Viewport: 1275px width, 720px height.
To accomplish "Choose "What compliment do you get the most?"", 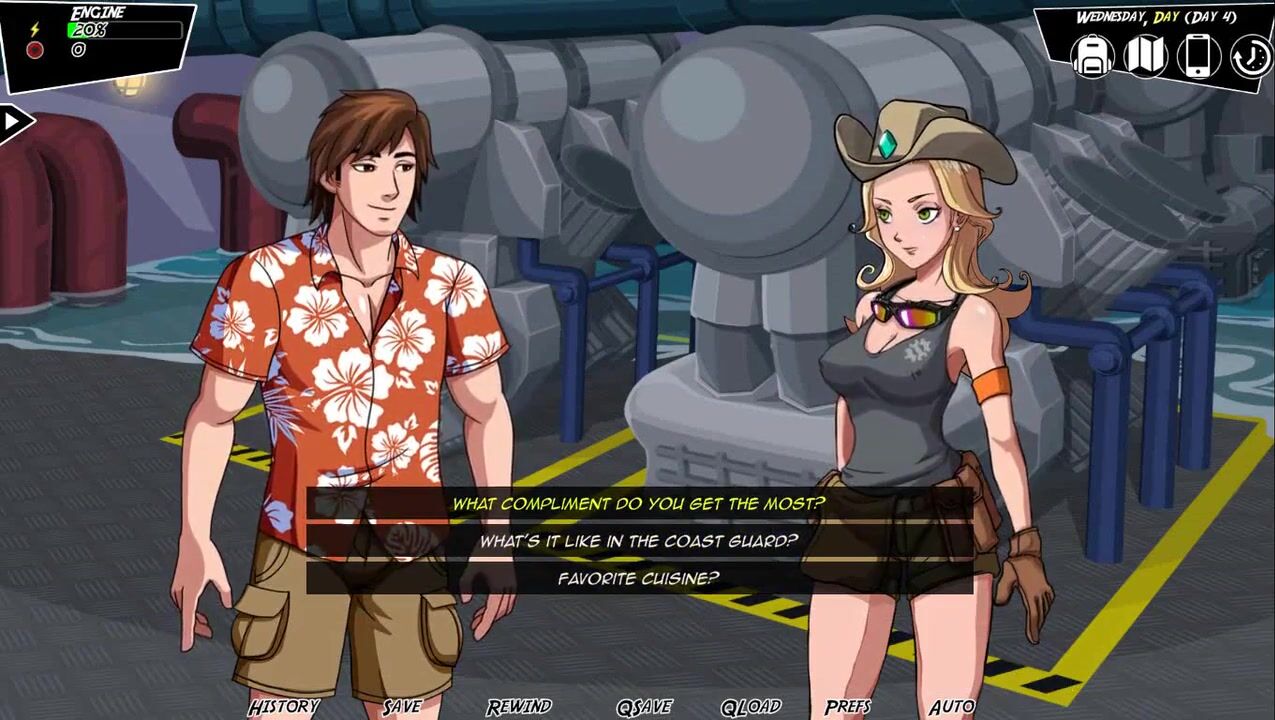I will tap(638, 504).
